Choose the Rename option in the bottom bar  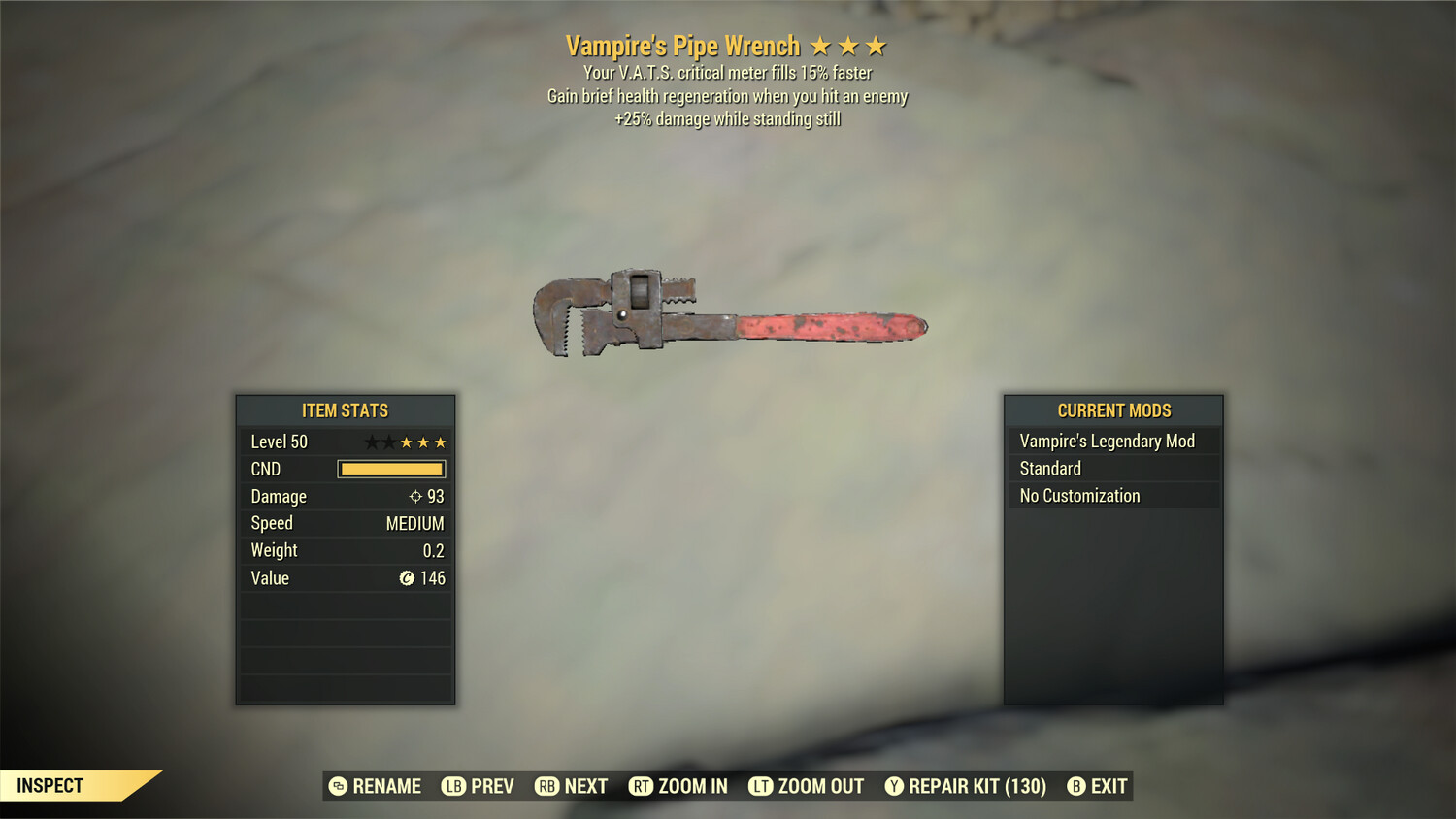[376, 786]
